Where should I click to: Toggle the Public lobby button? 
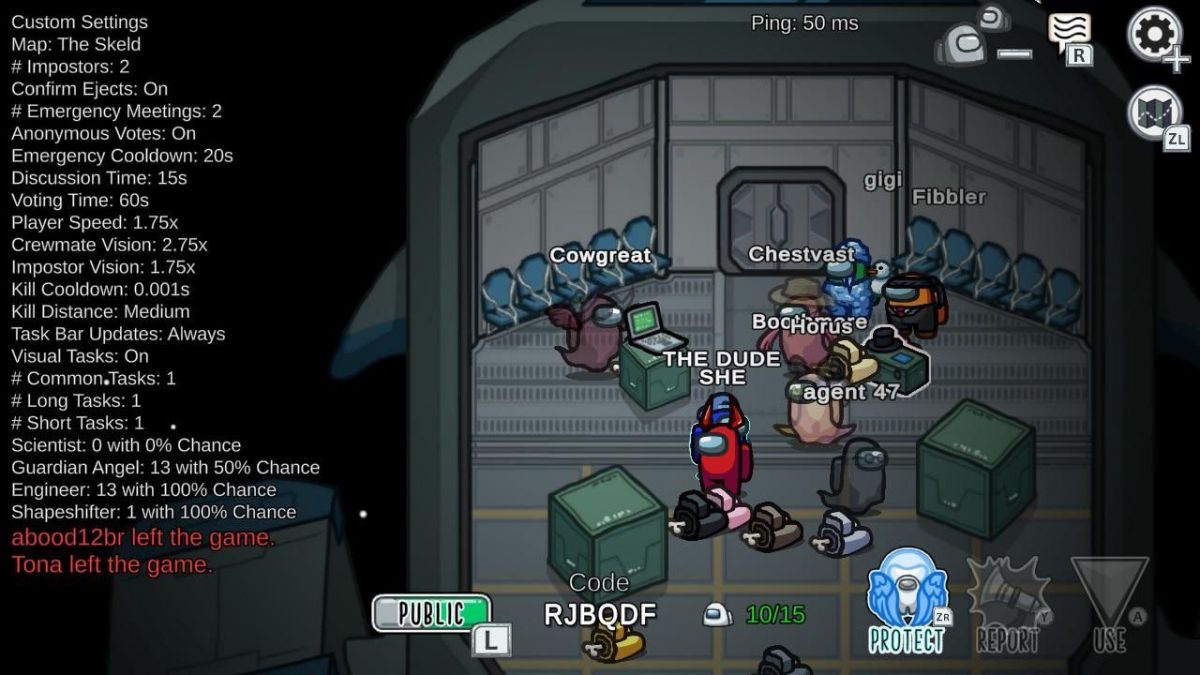pyautogui.click(x=432, y=613)
